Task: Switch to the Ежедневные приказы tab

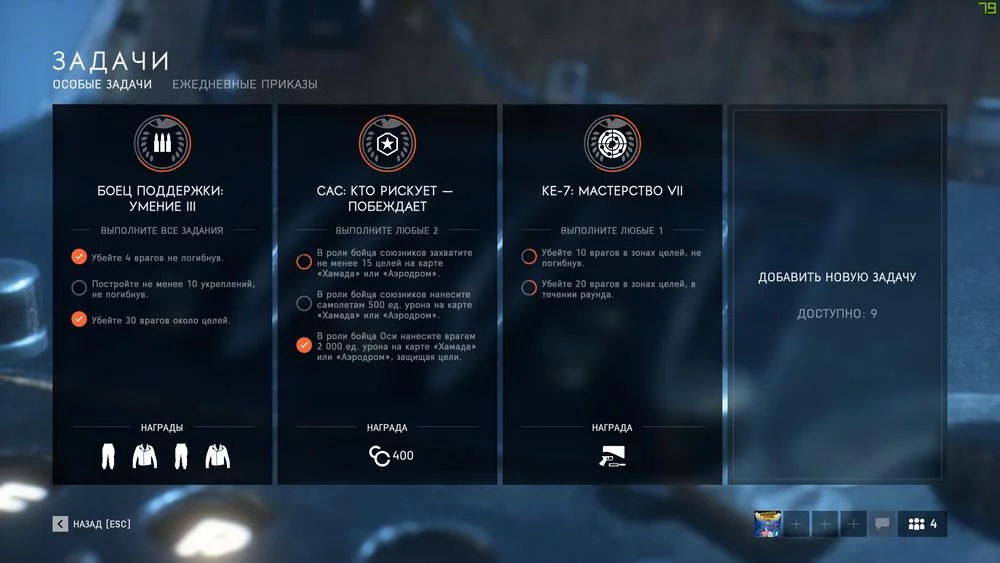Action: point(244,85)
